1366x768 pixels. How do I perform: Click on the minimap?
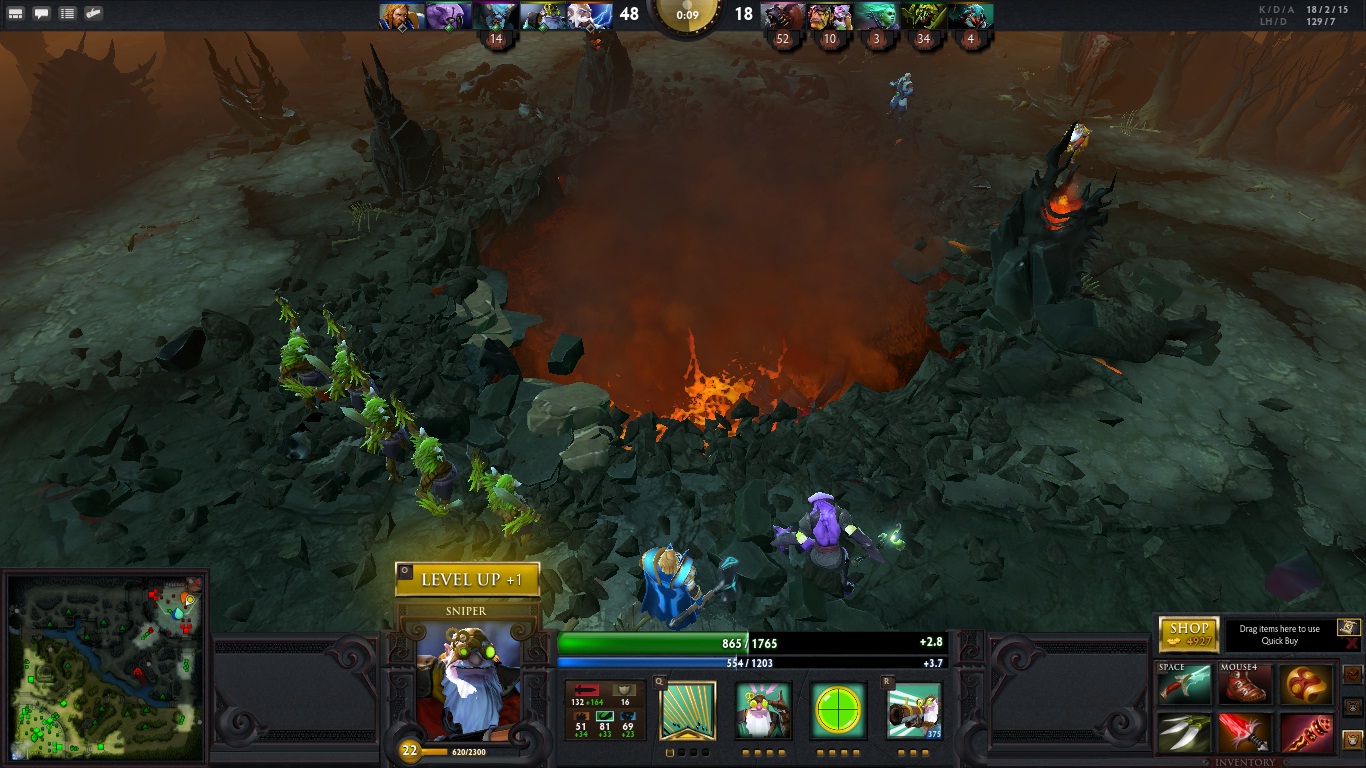[x=106, y=664]
